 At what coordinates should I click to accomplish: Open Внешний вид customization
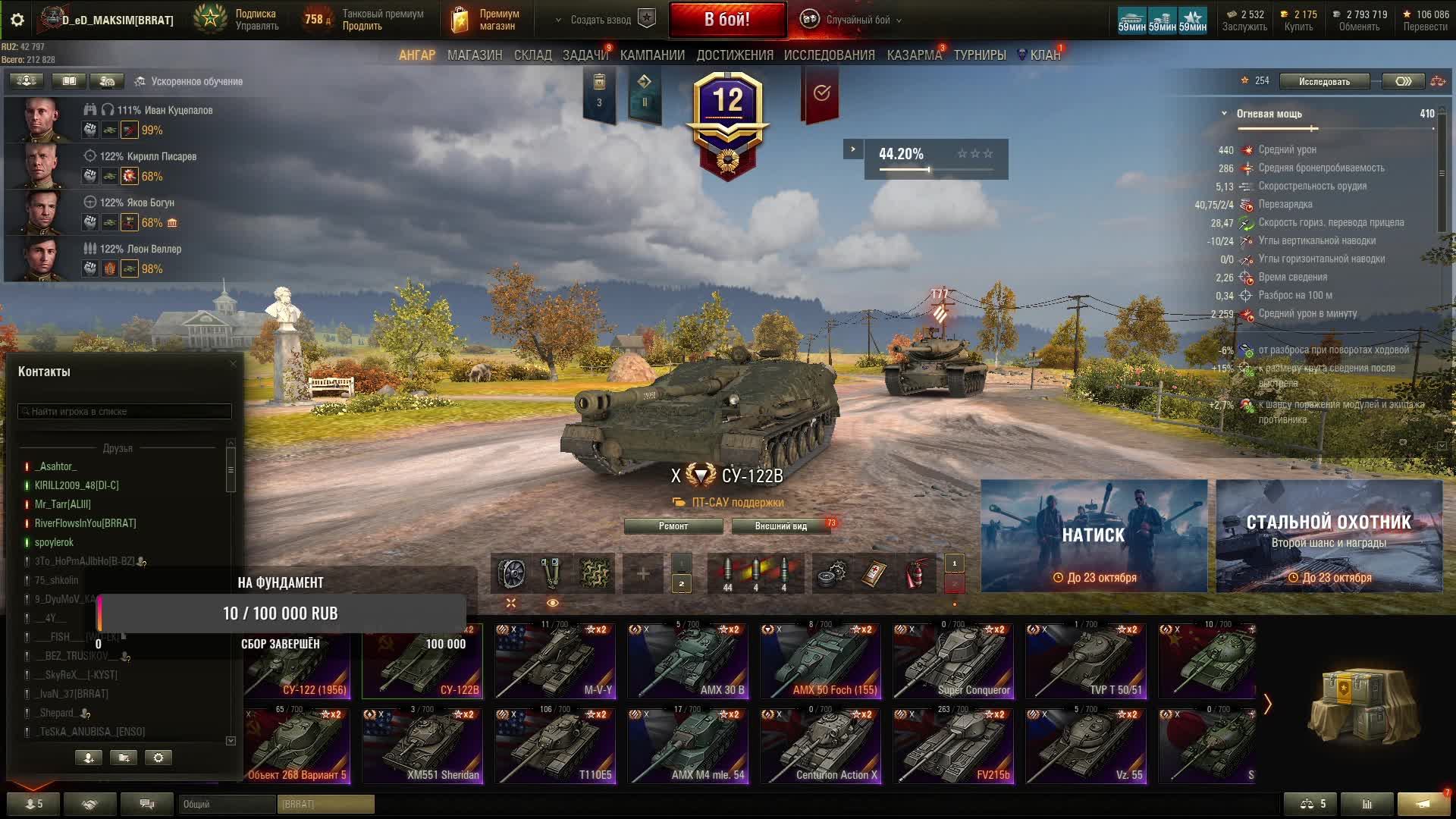[780, 526]
